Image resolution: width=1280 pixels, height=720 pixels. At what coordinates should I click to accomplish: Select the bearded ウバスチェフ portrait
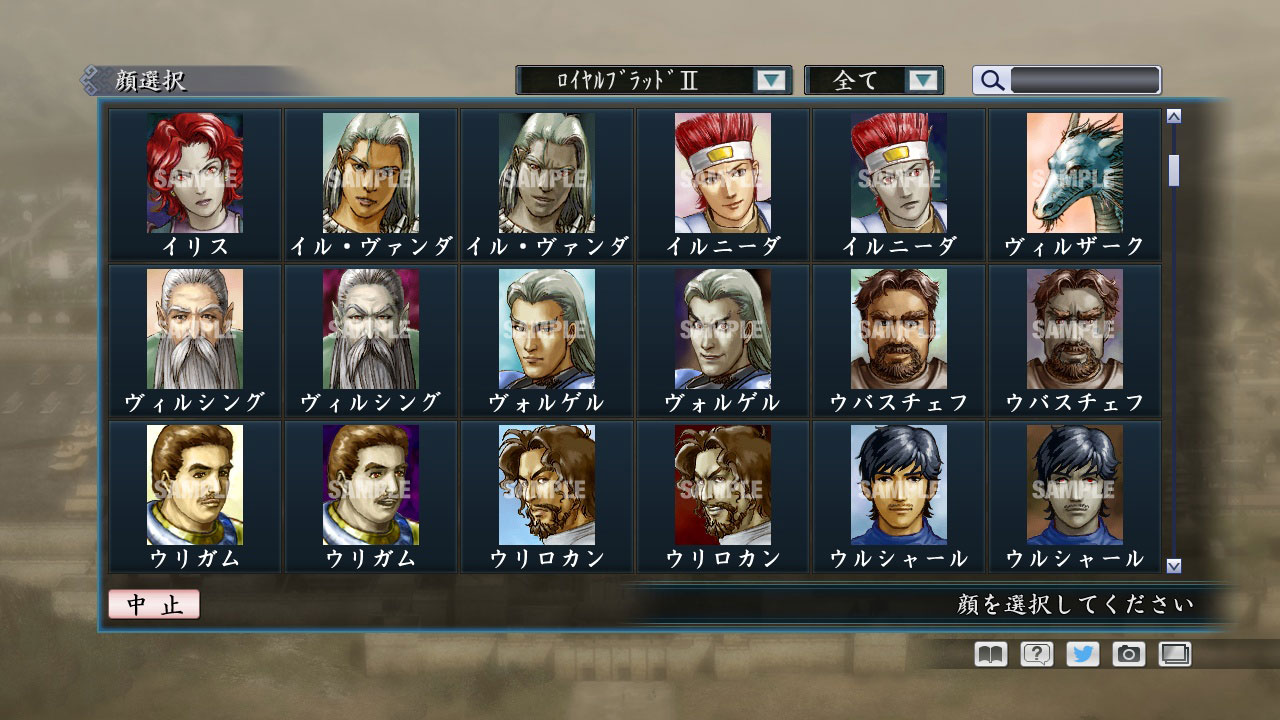coord(899,330)
